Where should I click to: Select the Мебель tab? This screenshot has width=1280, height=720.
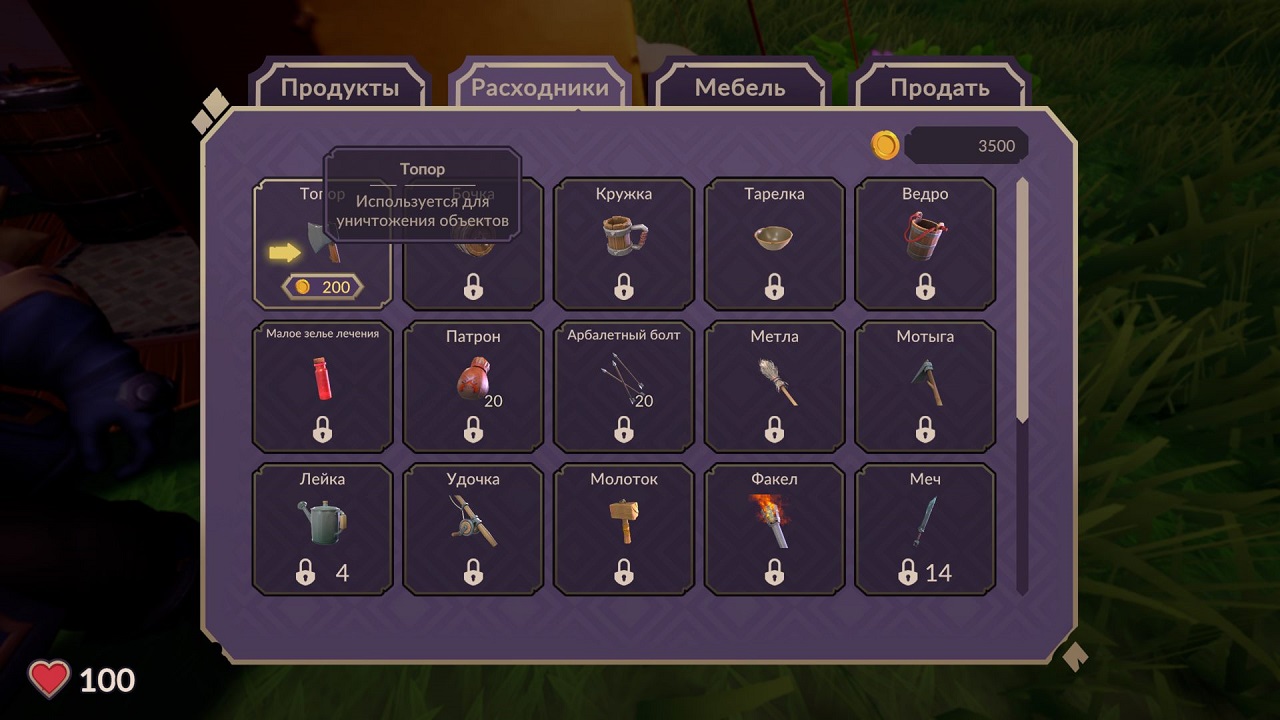(x=740, y=88)
